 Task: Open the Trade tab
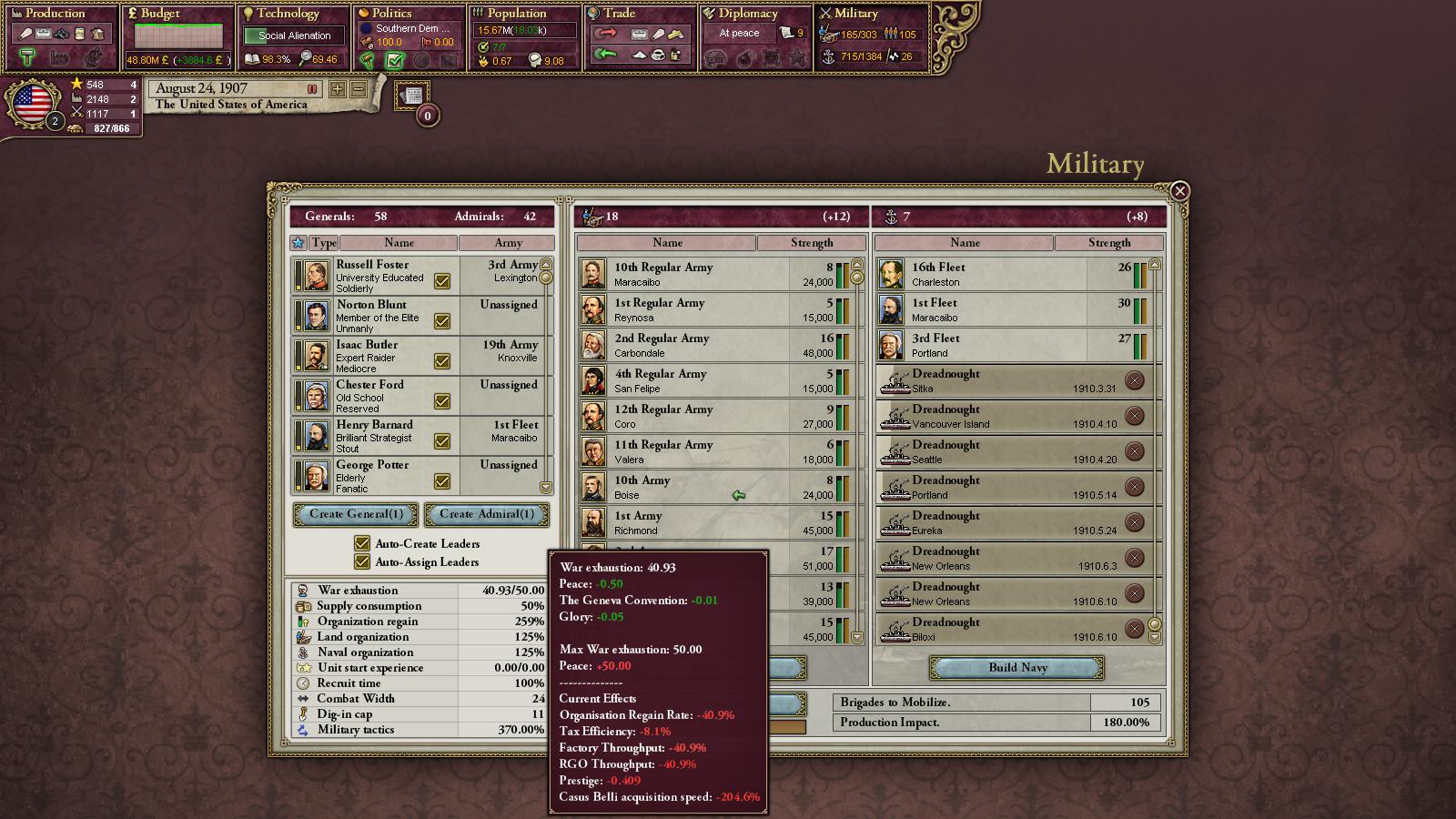click(620, 14)
